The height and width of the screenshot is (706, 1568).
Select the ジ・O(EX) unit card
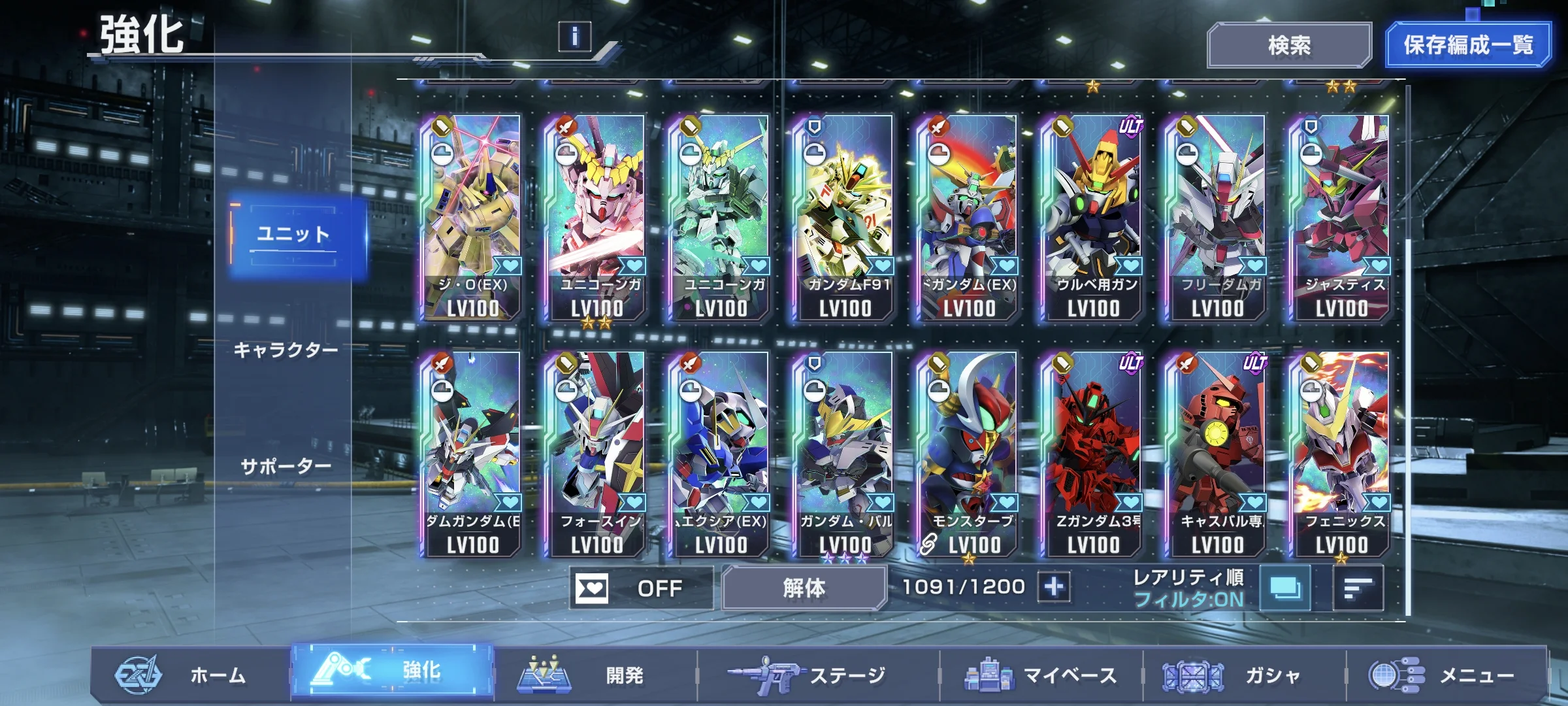pos(472,217)
